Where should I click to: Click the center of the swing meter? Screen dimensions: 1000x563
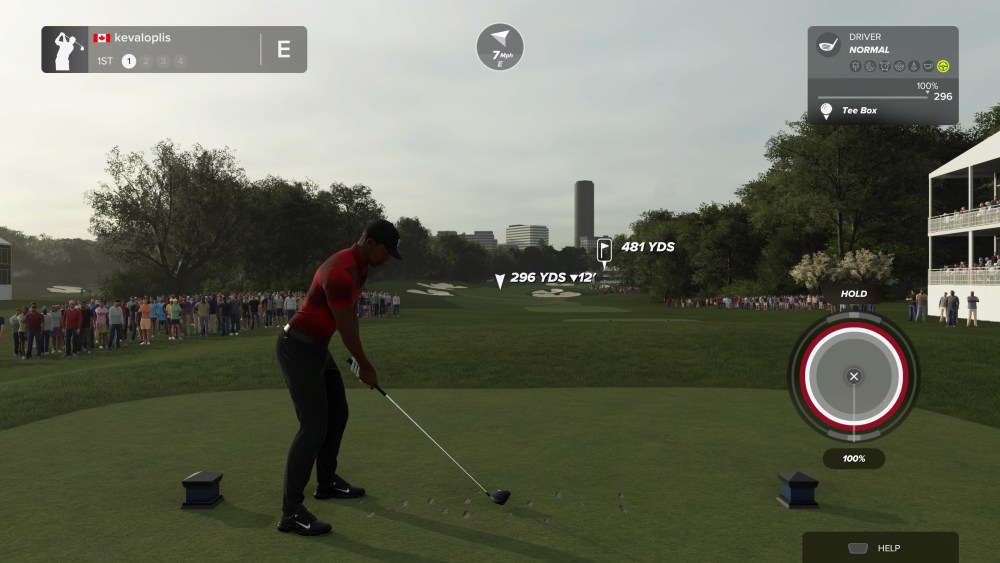(853, 376)
